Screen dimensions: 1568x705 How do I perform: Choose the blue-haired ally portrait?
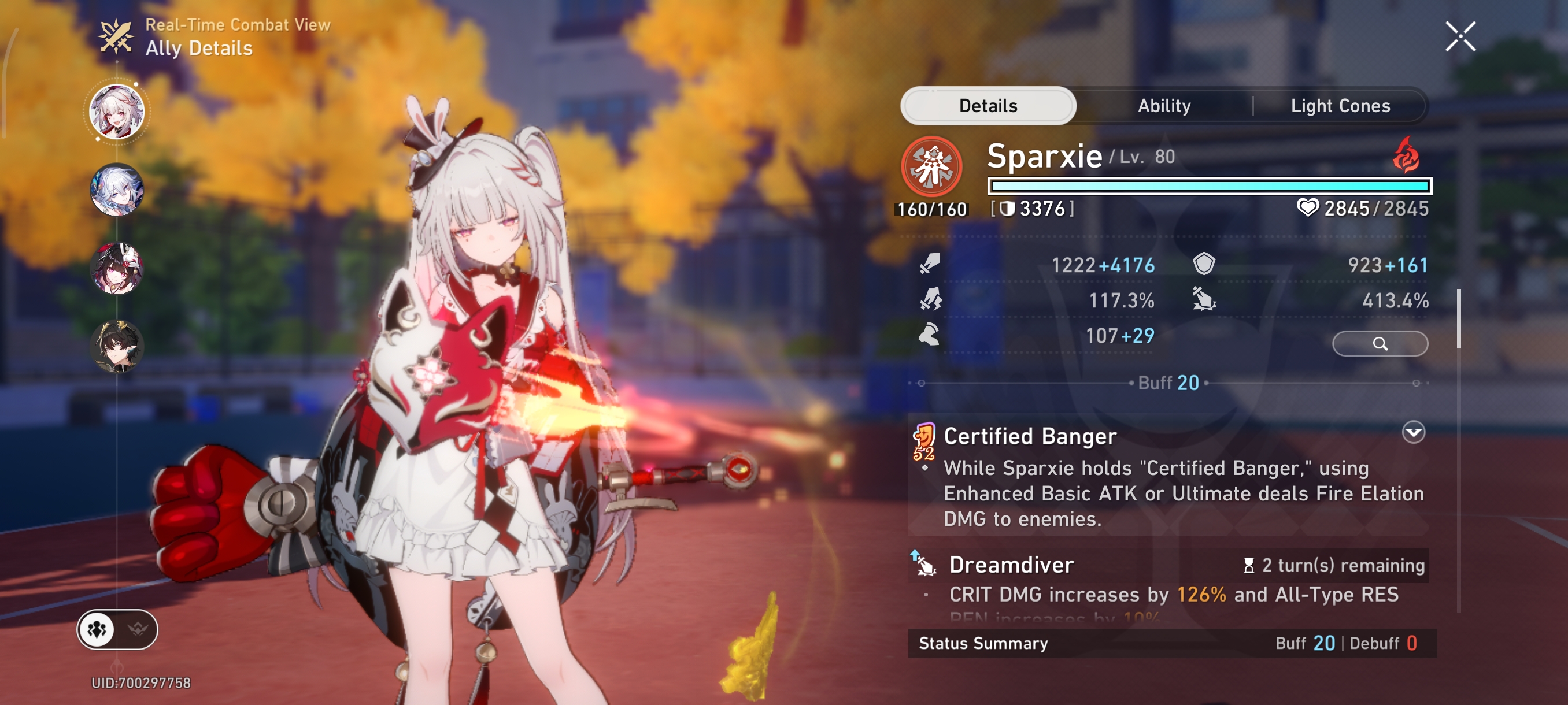point(117,190)
